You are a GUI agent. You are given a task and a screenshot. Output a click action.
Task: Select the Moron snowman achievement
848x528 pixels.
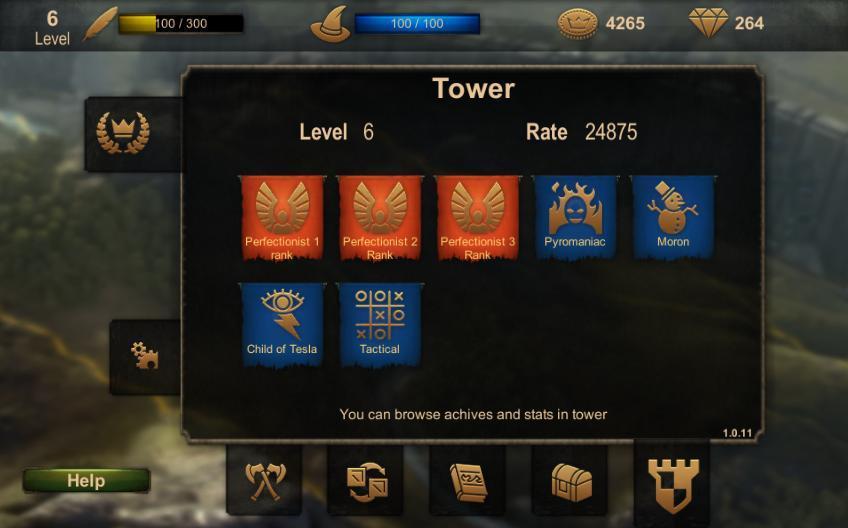tap(673, 217)
